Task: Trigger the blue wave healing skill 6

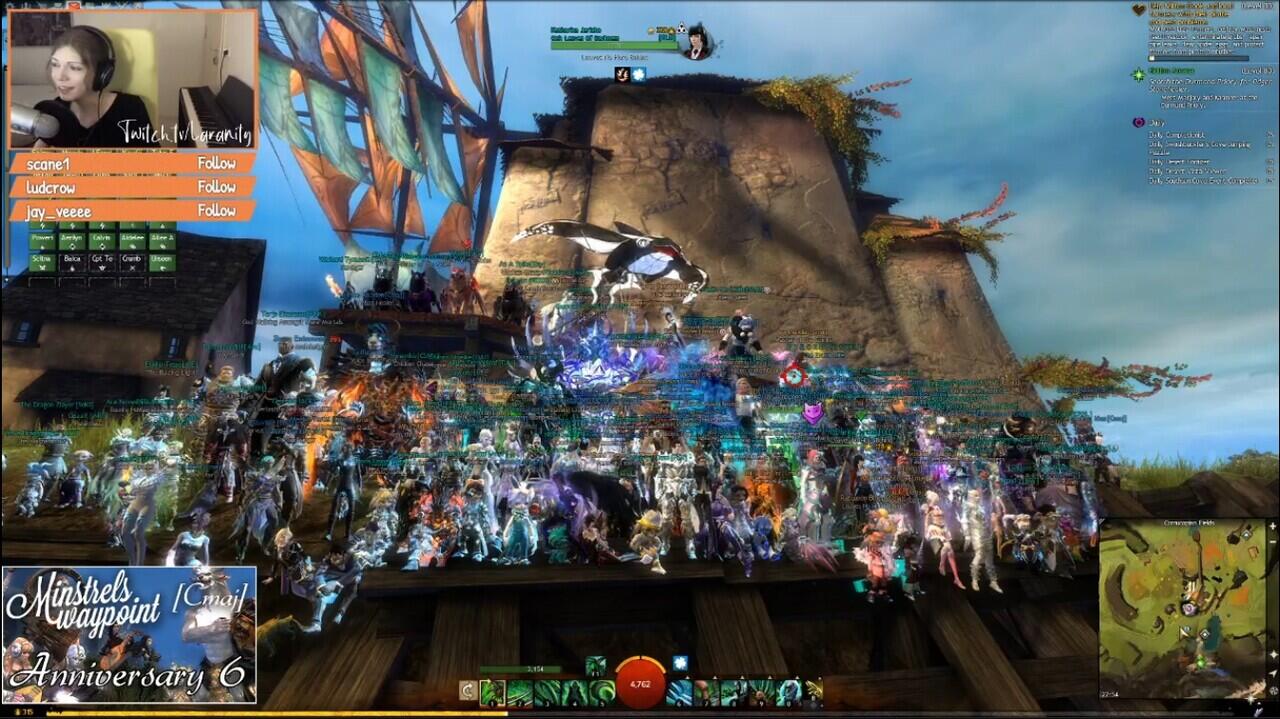Action: click(x=680, y=692)
